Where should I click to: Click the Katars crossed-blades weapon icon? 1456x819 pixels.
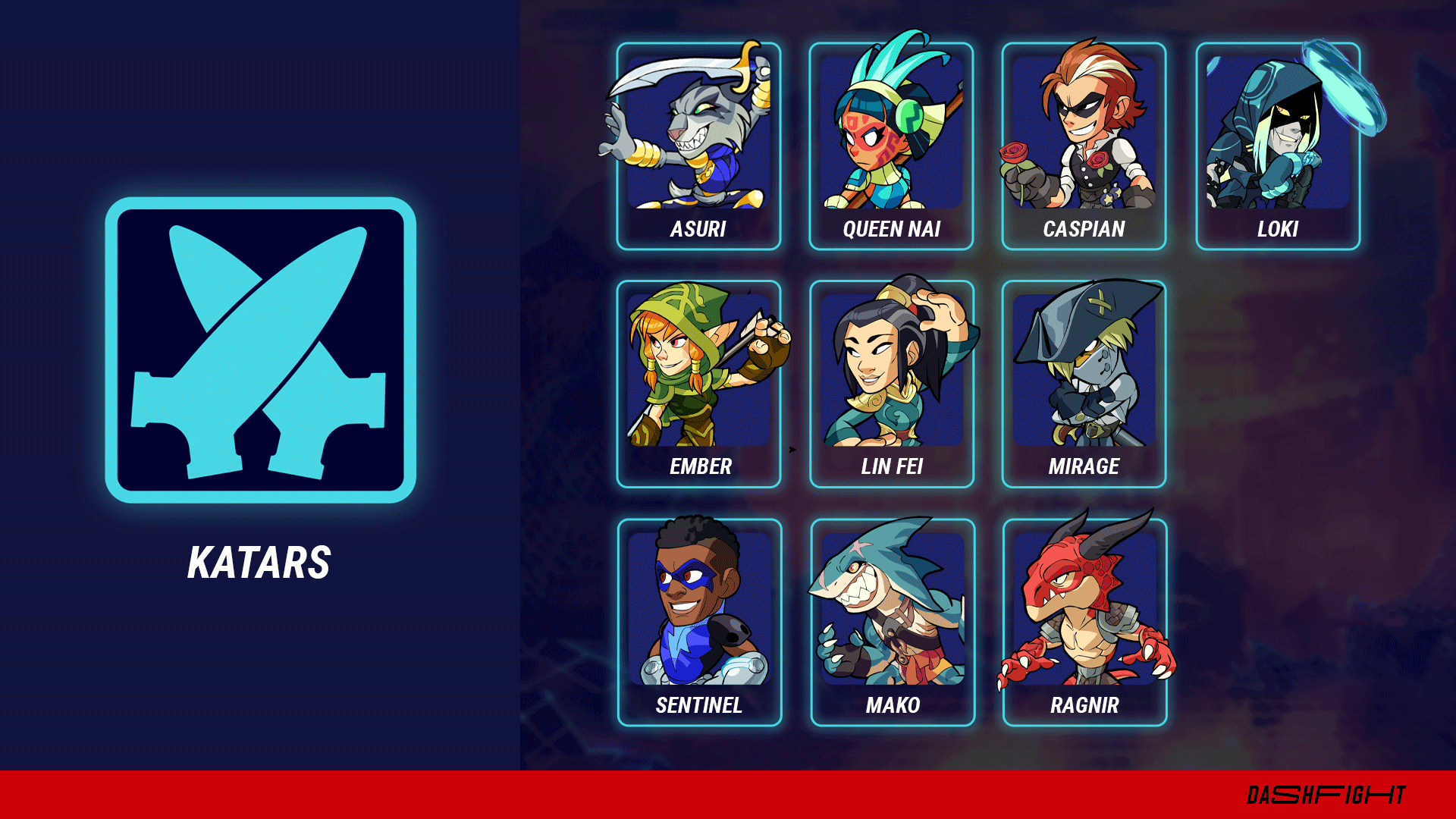coord(260,350)
